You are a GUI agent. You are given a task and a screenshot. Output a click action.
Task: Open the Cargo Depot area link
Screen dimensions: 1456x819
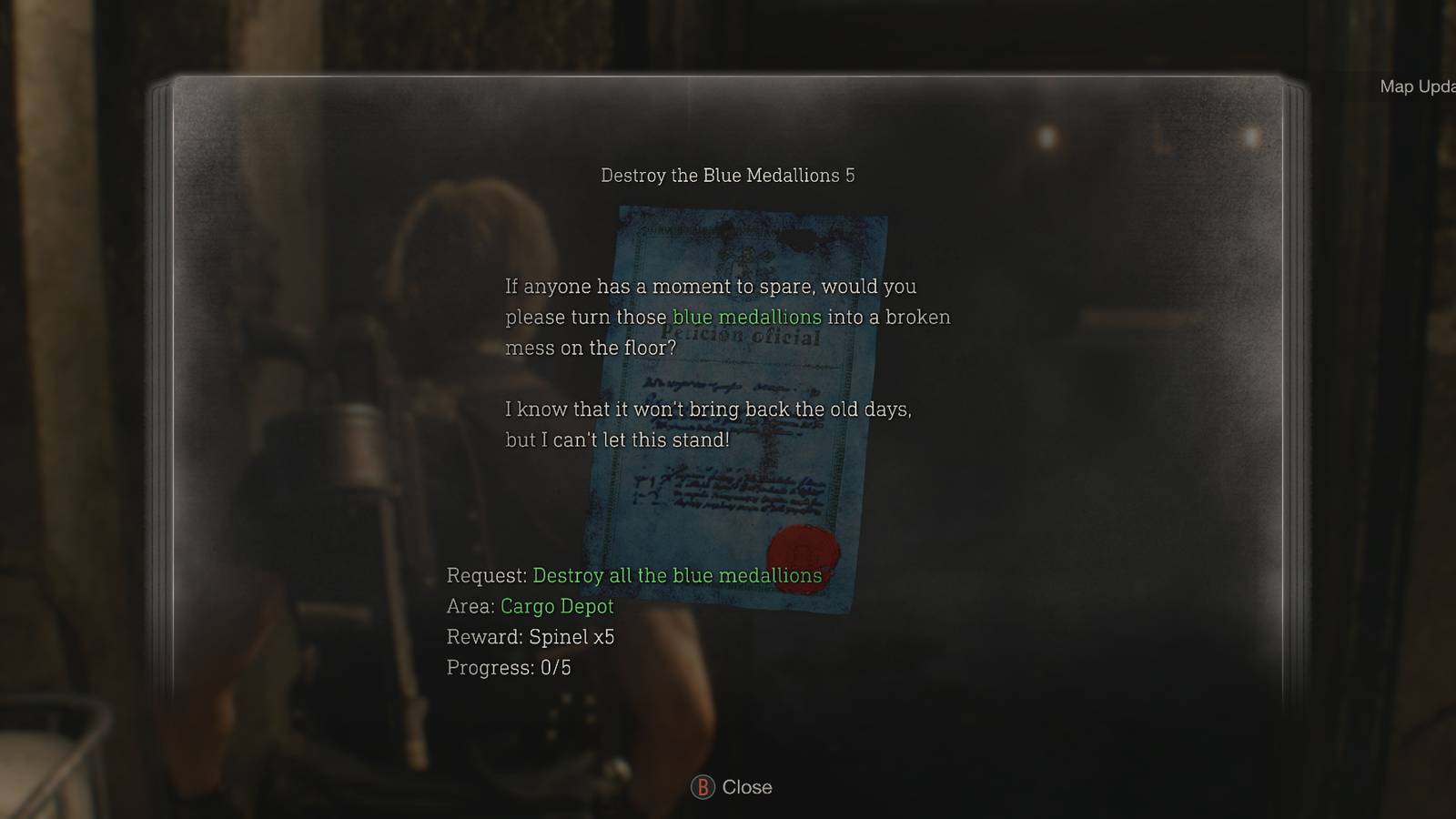coord(557,606)
